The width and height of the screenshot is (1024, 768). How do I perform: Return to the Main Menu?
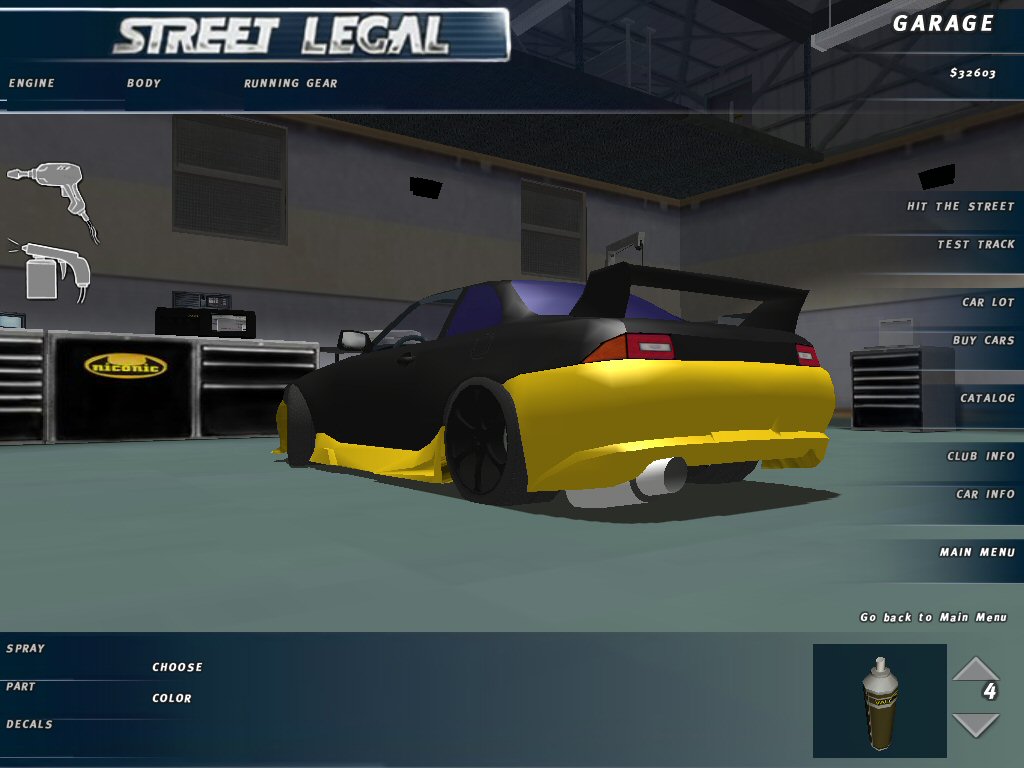[x=976, y=552]
